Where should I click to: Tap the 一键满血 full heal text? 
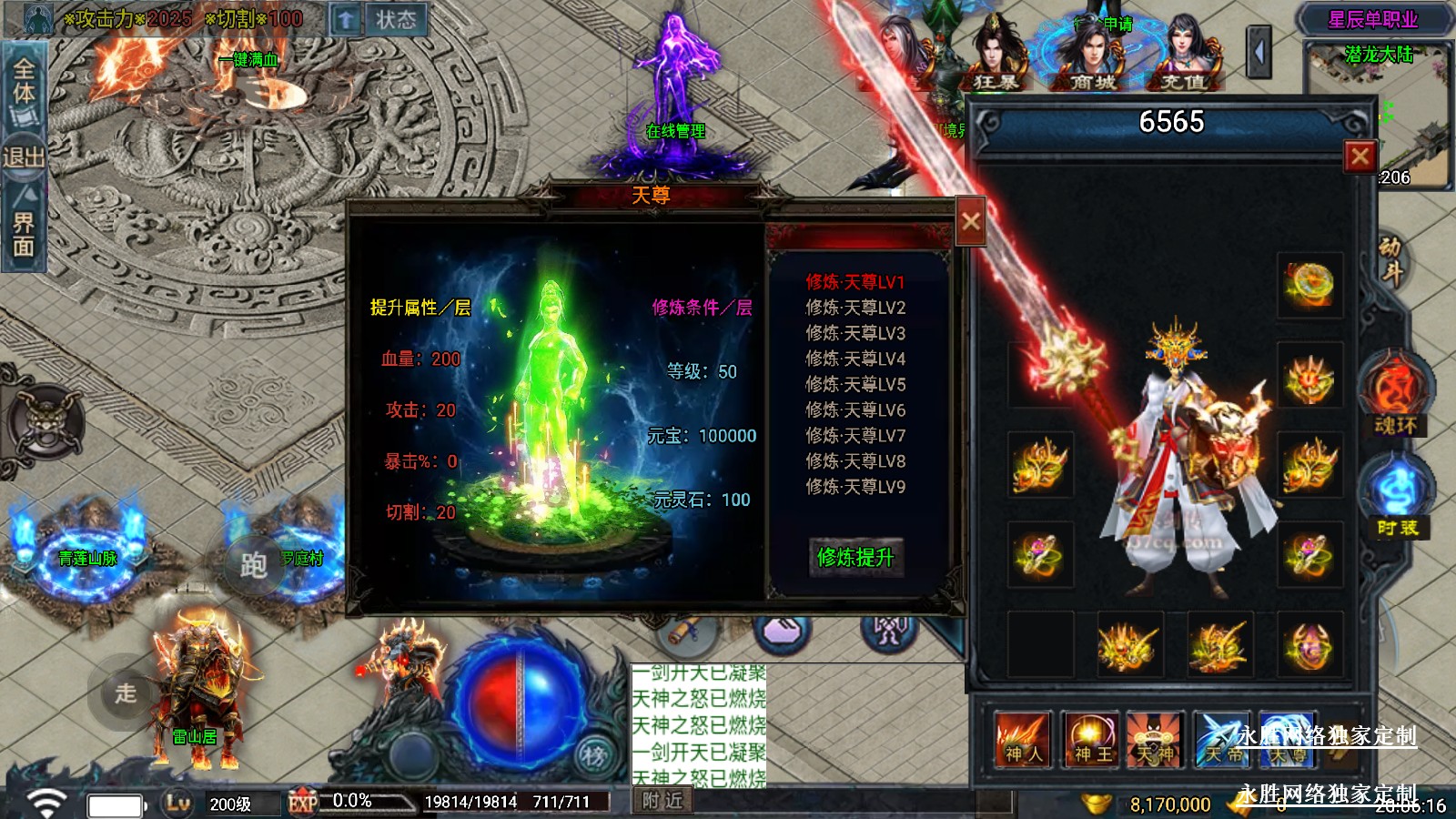pos(248,60)
